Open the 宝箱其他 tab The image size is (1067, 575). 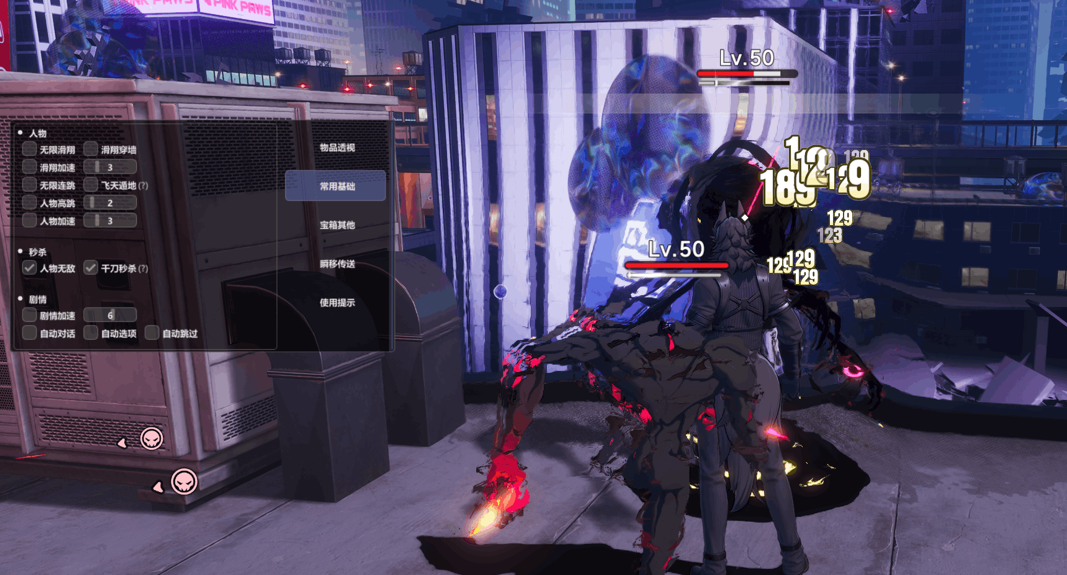coord(337,225)
